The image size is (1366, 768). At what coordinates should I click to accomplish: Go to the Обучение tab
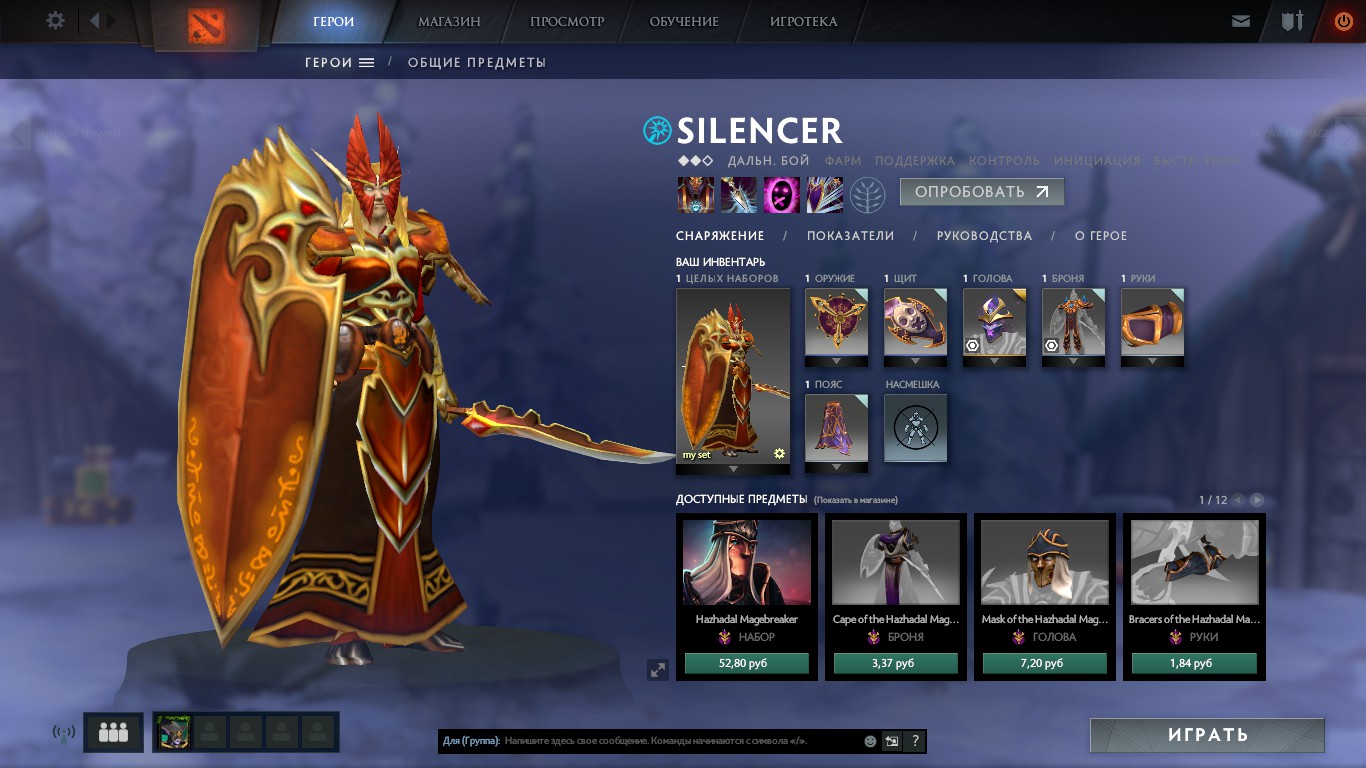click(684, 21)
